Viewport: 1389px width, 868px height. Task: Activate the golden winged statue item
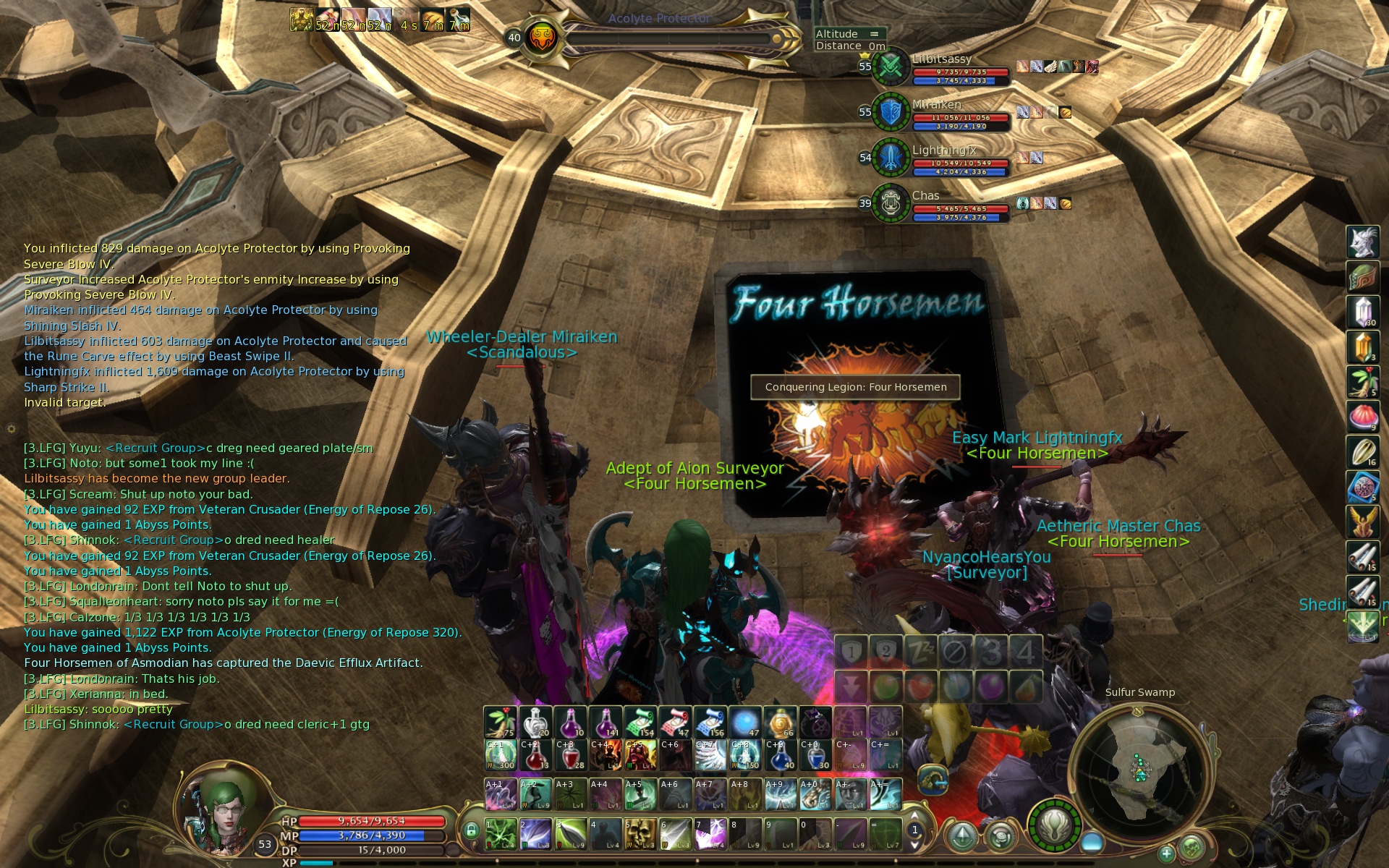click(x=1362, y=522)
